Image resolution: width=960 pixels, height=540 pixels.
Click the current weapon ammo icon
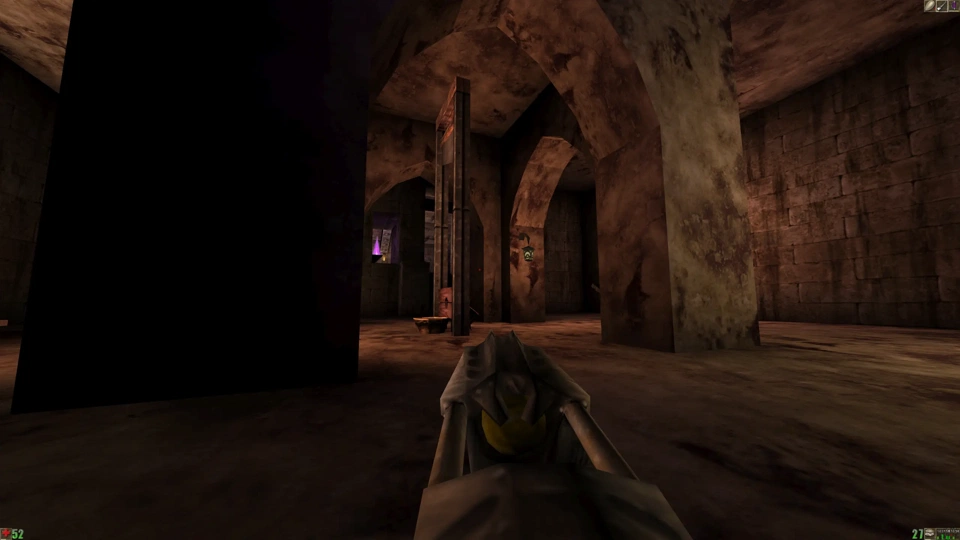(929, 534)
